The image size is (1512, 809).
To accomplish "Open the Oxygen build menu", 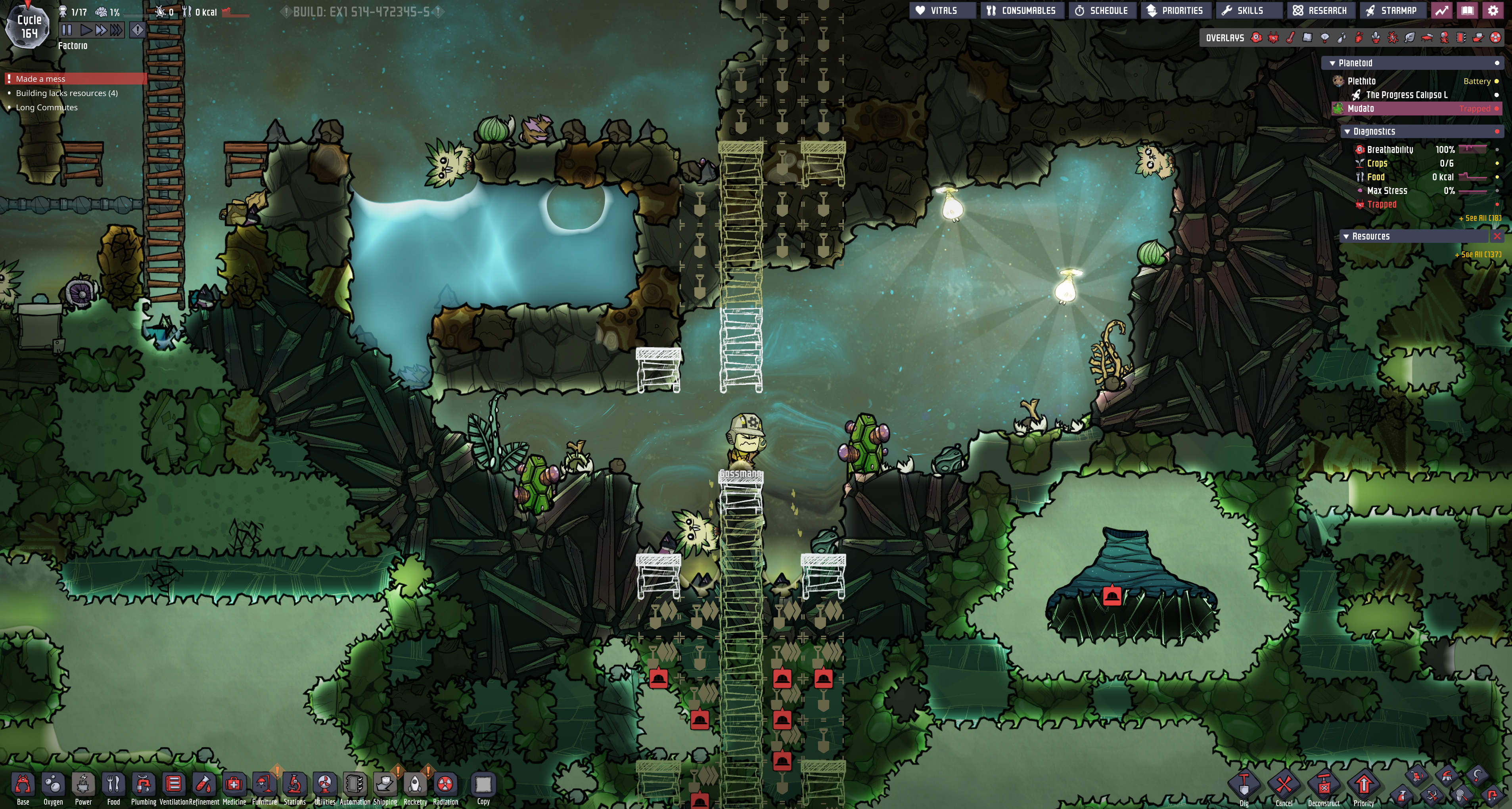I will [53, 785].
